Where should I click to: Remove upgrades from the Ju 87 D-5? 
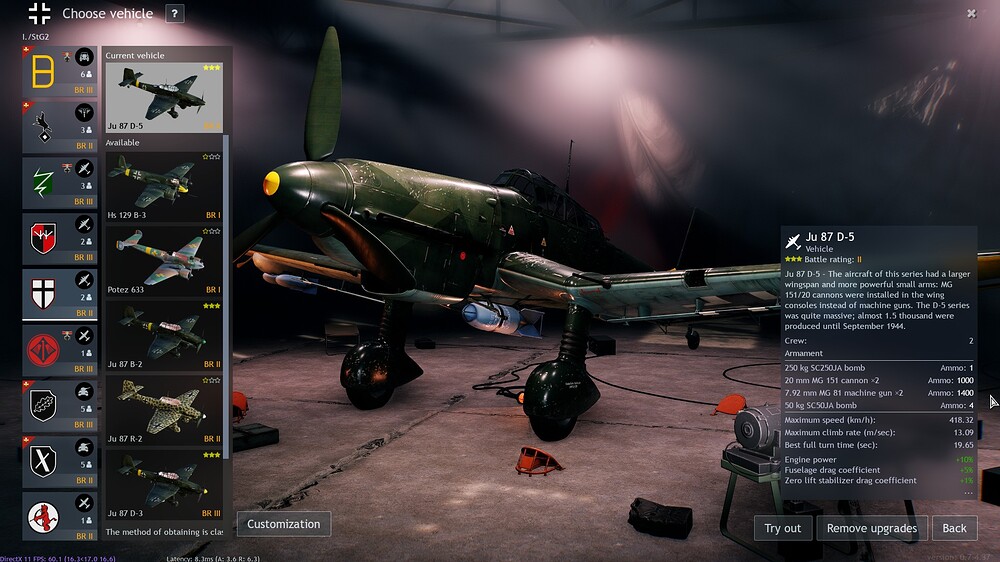tap(872, 528)
